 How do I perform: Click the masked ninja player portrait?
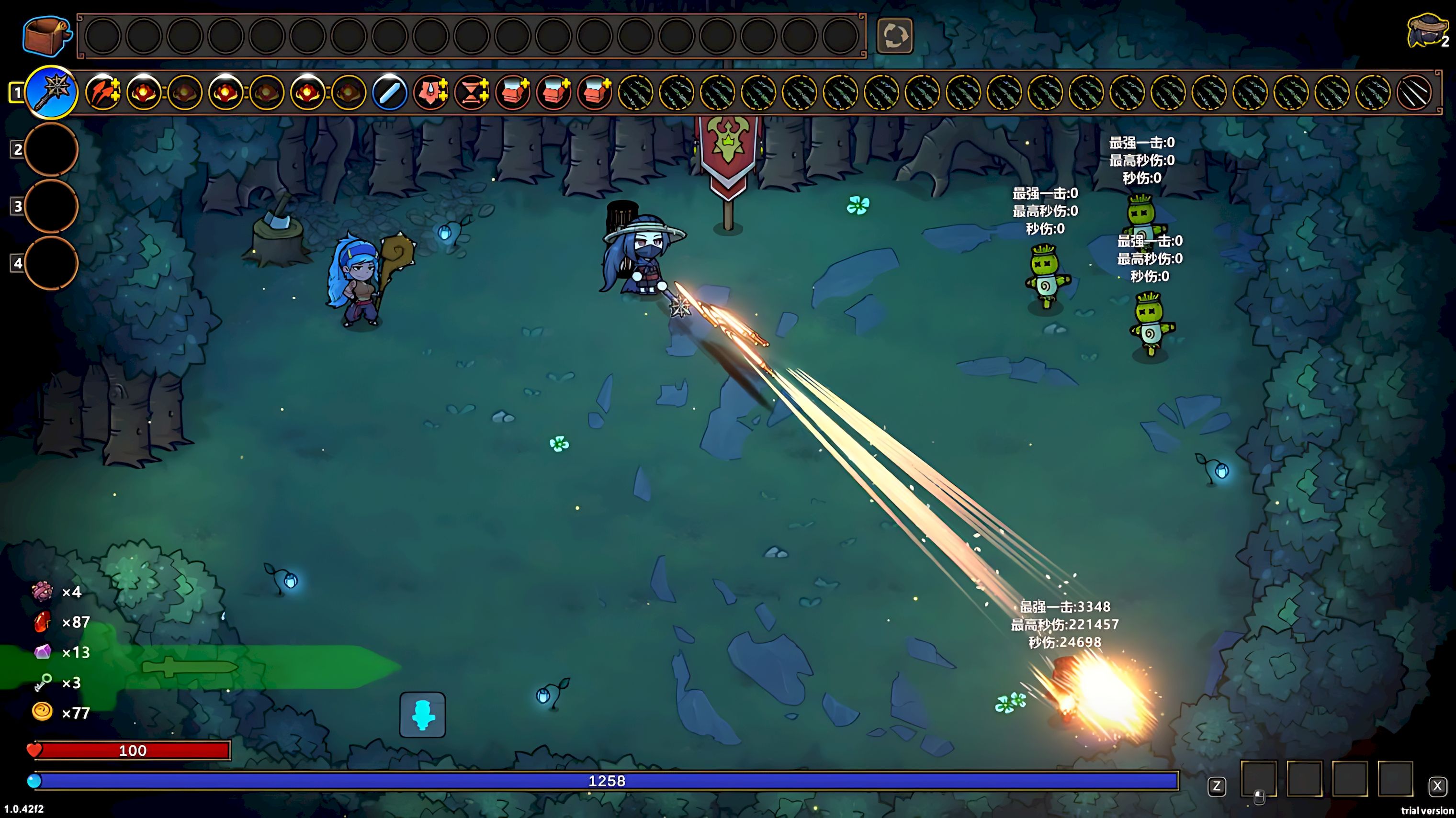(1425, 31)
